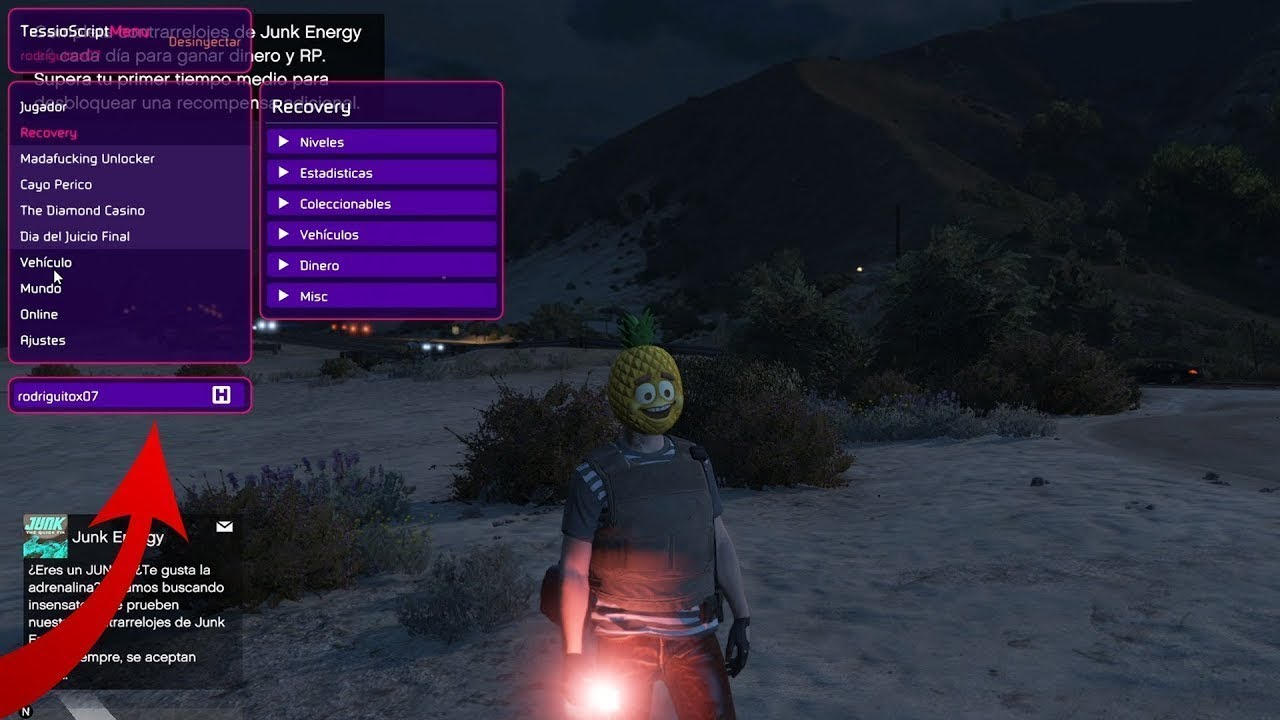Image resolution: width=1280 pixels, height=720 pixels.
Task: Click the Desinyectar button
Action: coord(204,42)
